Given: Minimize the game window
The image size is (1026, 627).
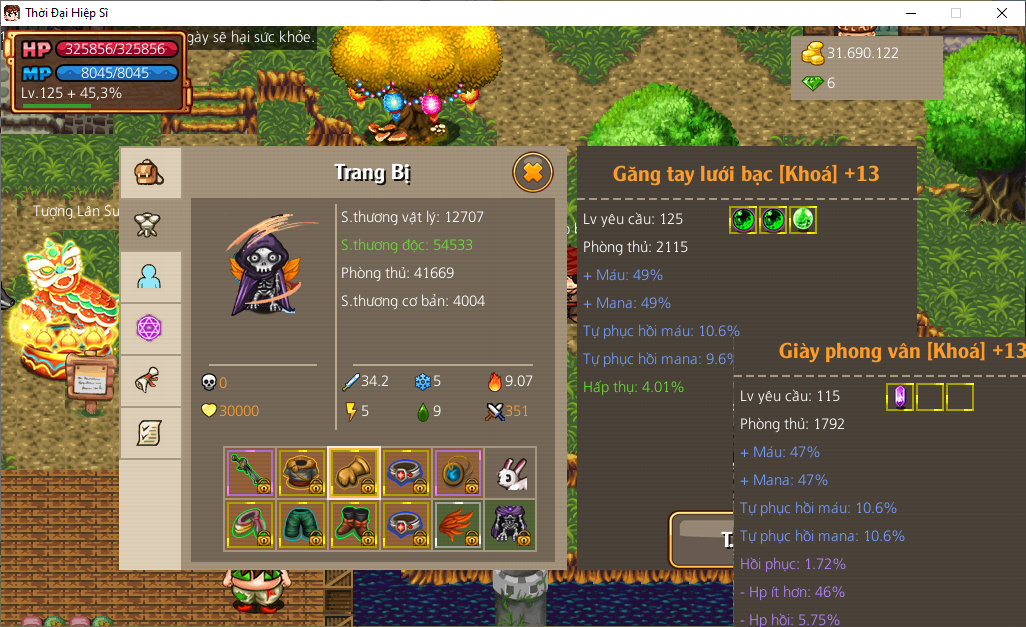Looking at the screenshot, I should [x=910, y=13].
